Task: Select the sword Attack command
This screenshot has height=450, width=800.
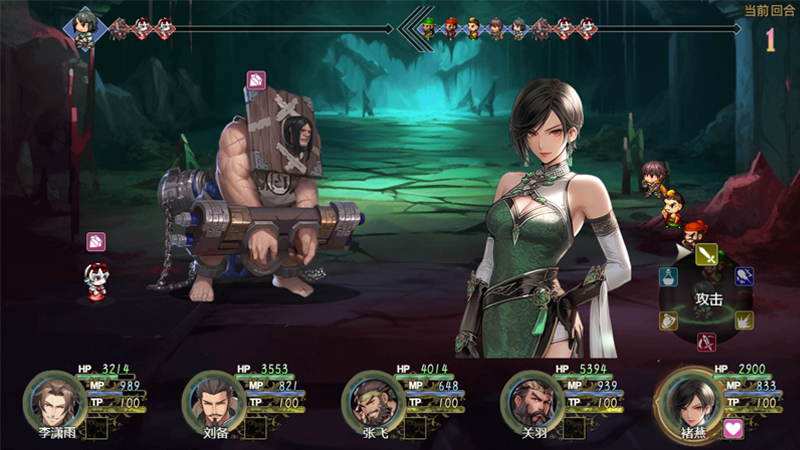Action: point(708,256)
